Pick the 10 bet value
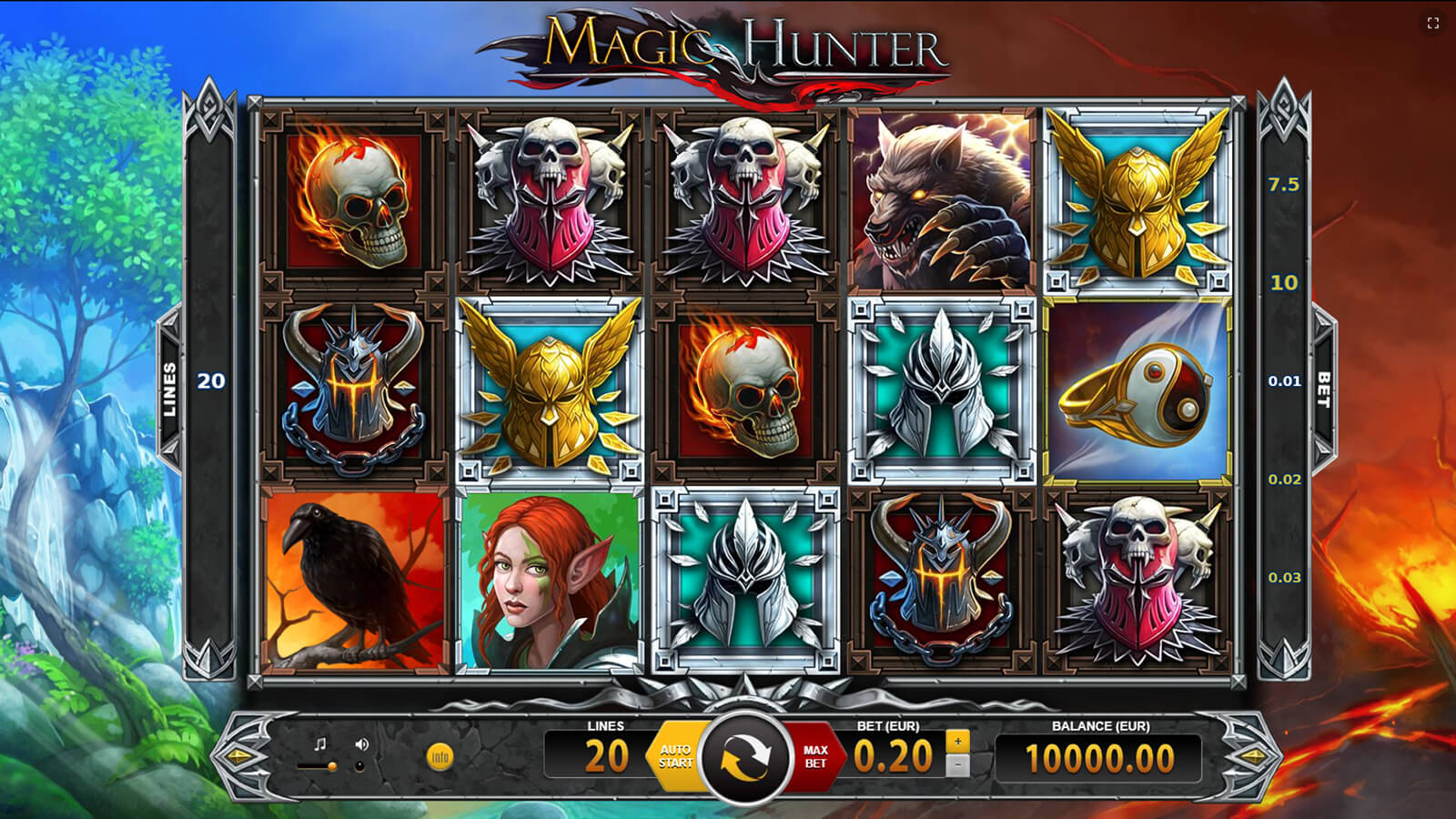1456x819 pixels. pyautogui.click(x=1284, y=283)
